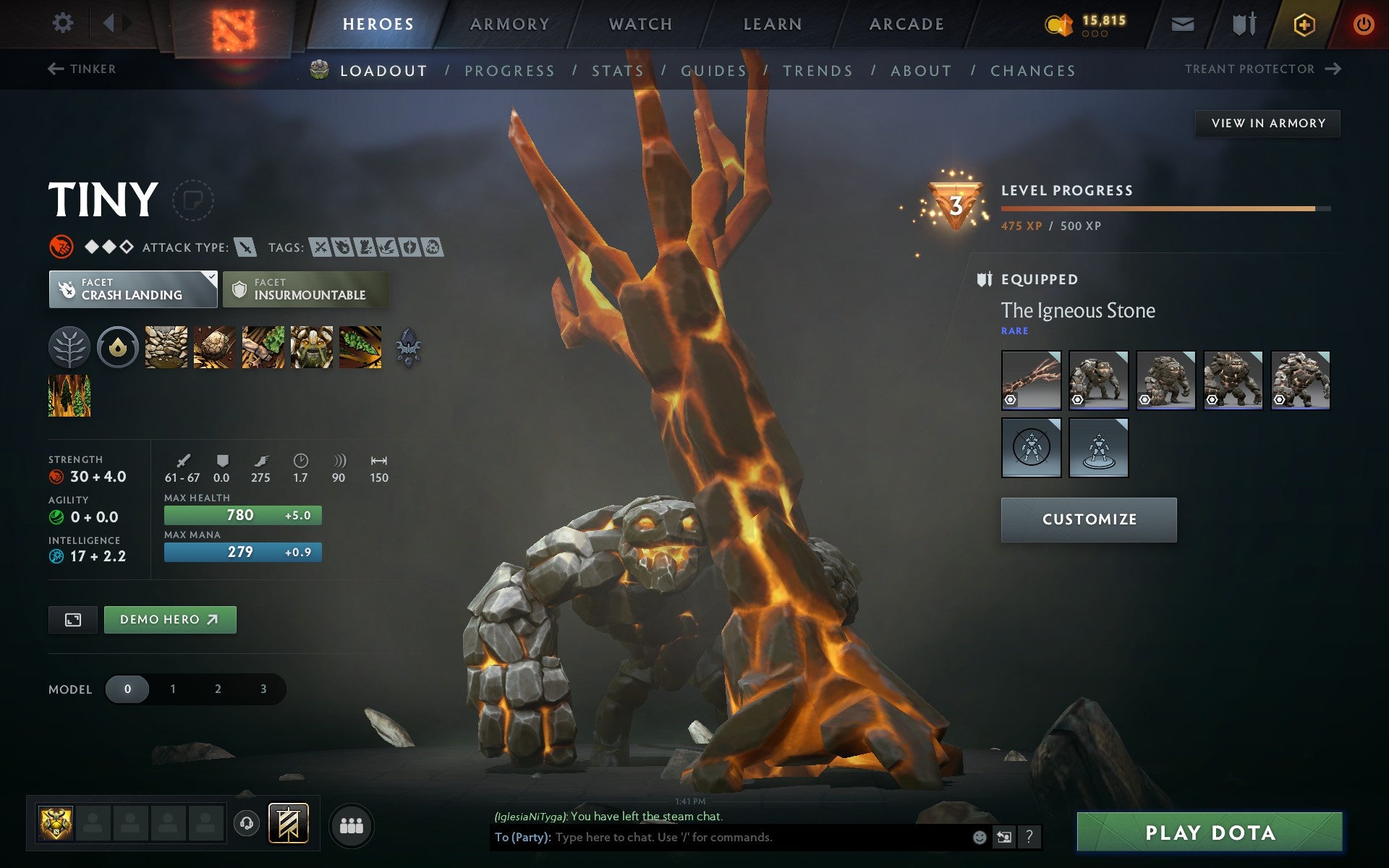Select model variant 2
This screenshot has width=1389, height=868.
[x=217, y=689]
